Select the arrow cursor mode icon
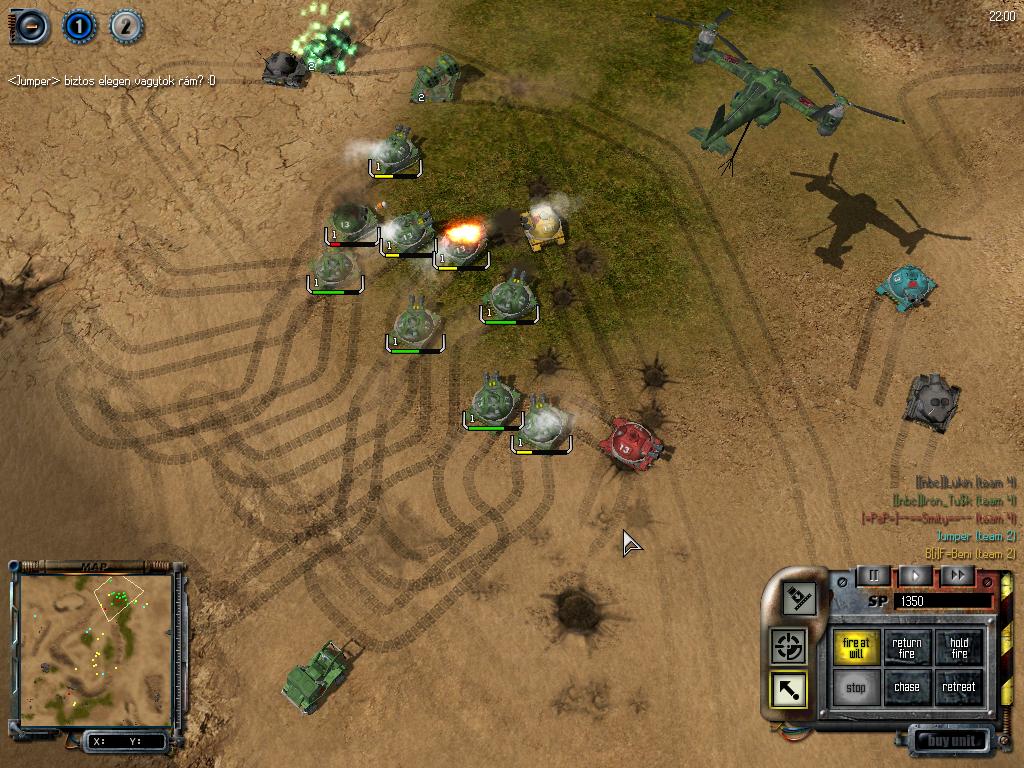The height and width of the screenshot is (768, 1024). tap(789, 690)
